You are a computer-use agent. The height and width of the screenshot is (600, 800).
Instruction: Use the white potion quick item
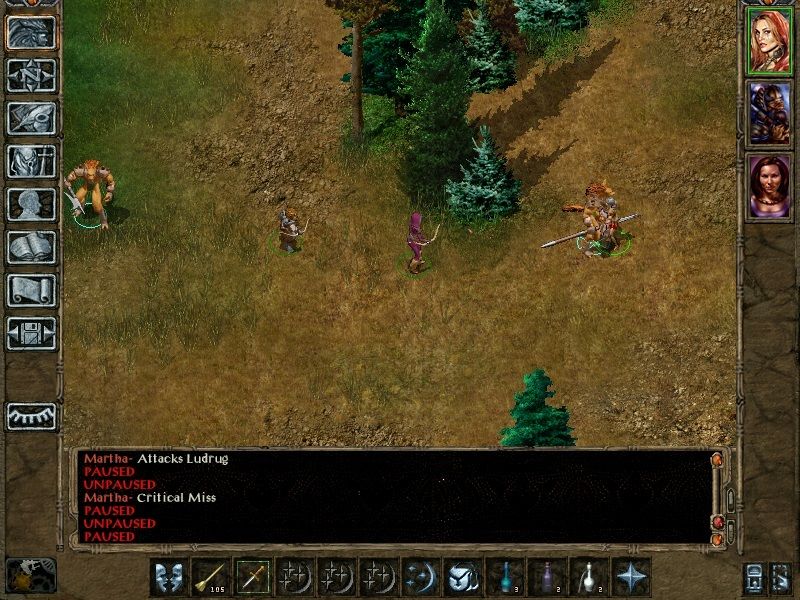(589, 577)
